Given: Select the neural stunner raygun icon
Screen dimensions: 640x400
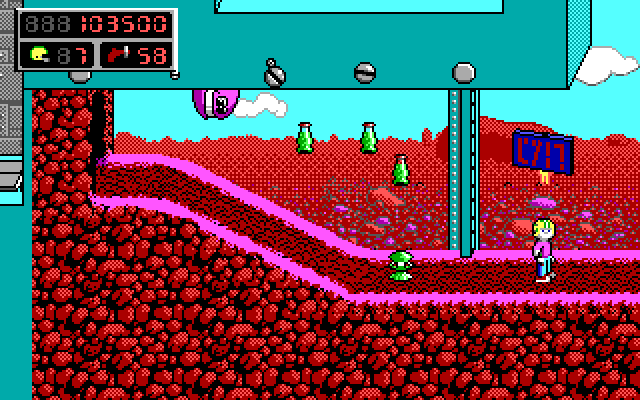Looking at the screenshot, I should click(x=117, y=54).
